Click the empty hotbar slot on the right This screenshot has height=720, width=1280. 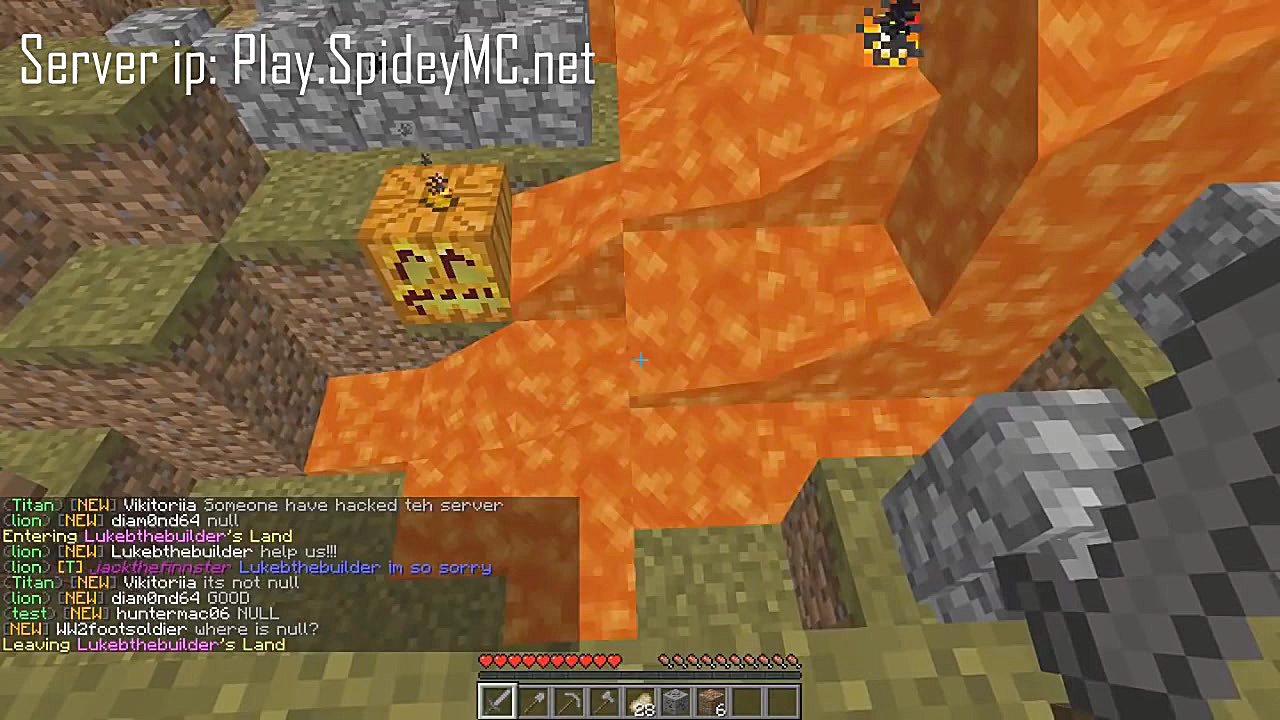point(785,700)
